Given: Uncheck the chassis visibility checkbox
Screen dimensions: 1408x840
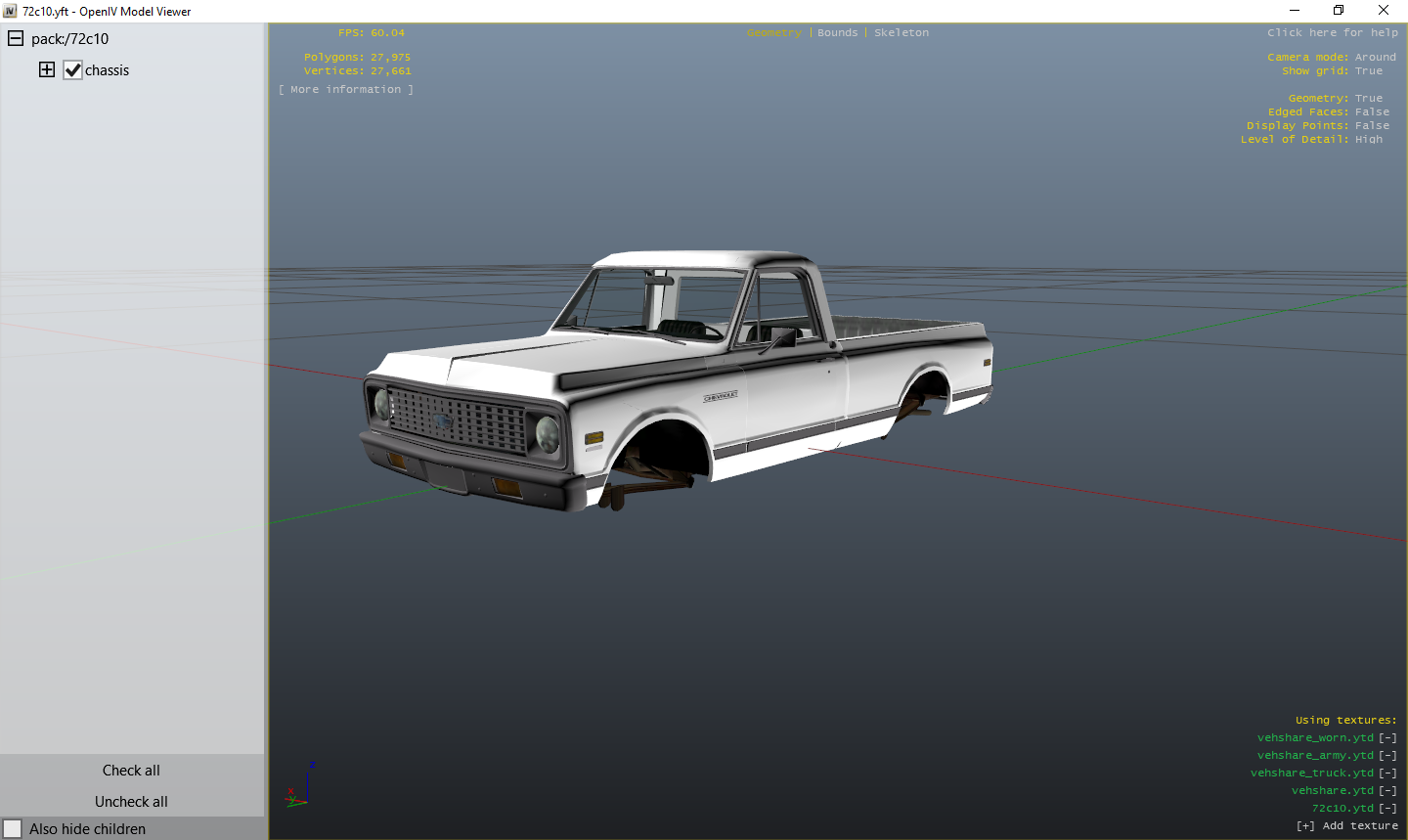Looking at the screenshot, I should (72, 69).
